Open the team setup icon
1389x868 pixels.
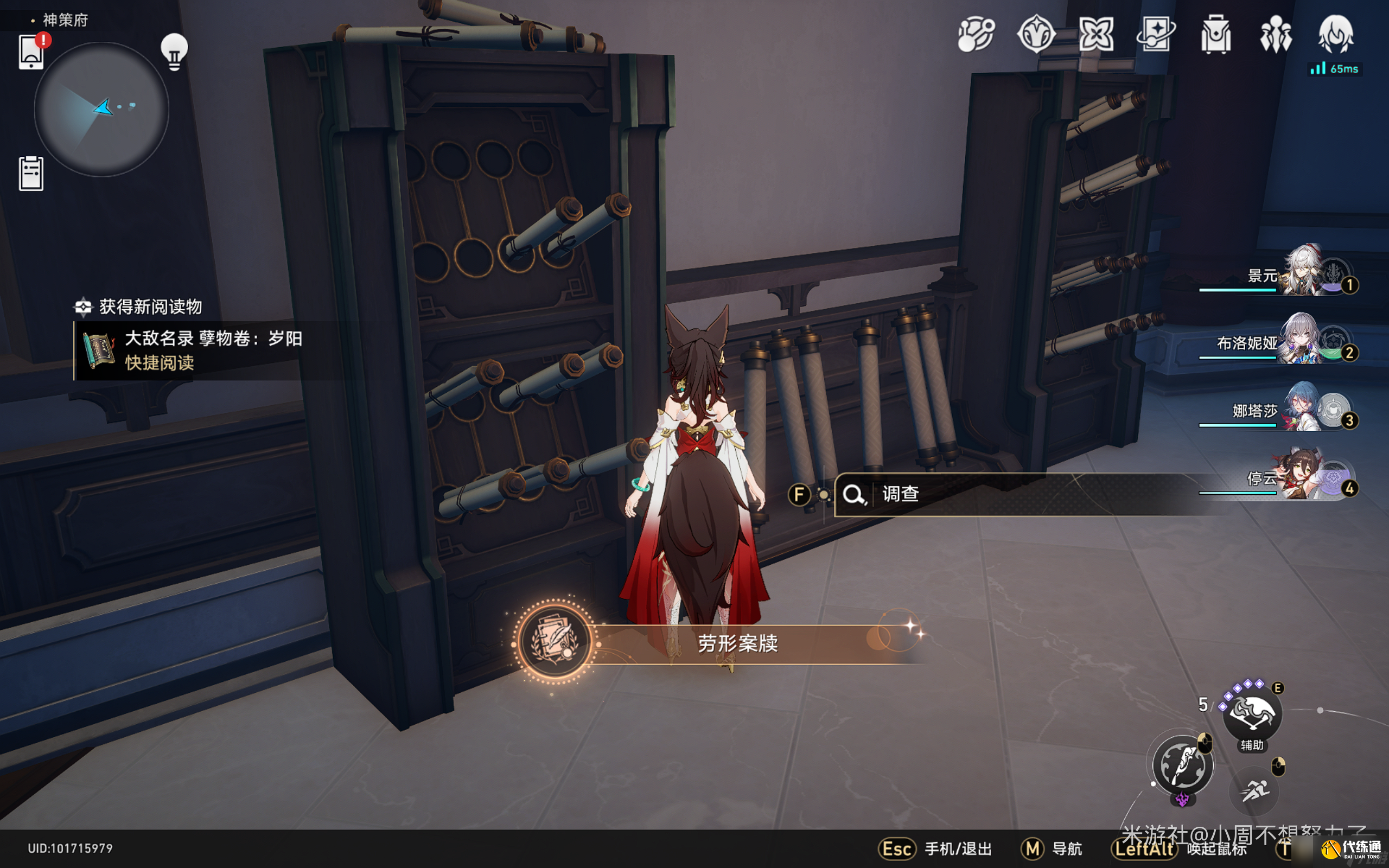click(1276, 34)
